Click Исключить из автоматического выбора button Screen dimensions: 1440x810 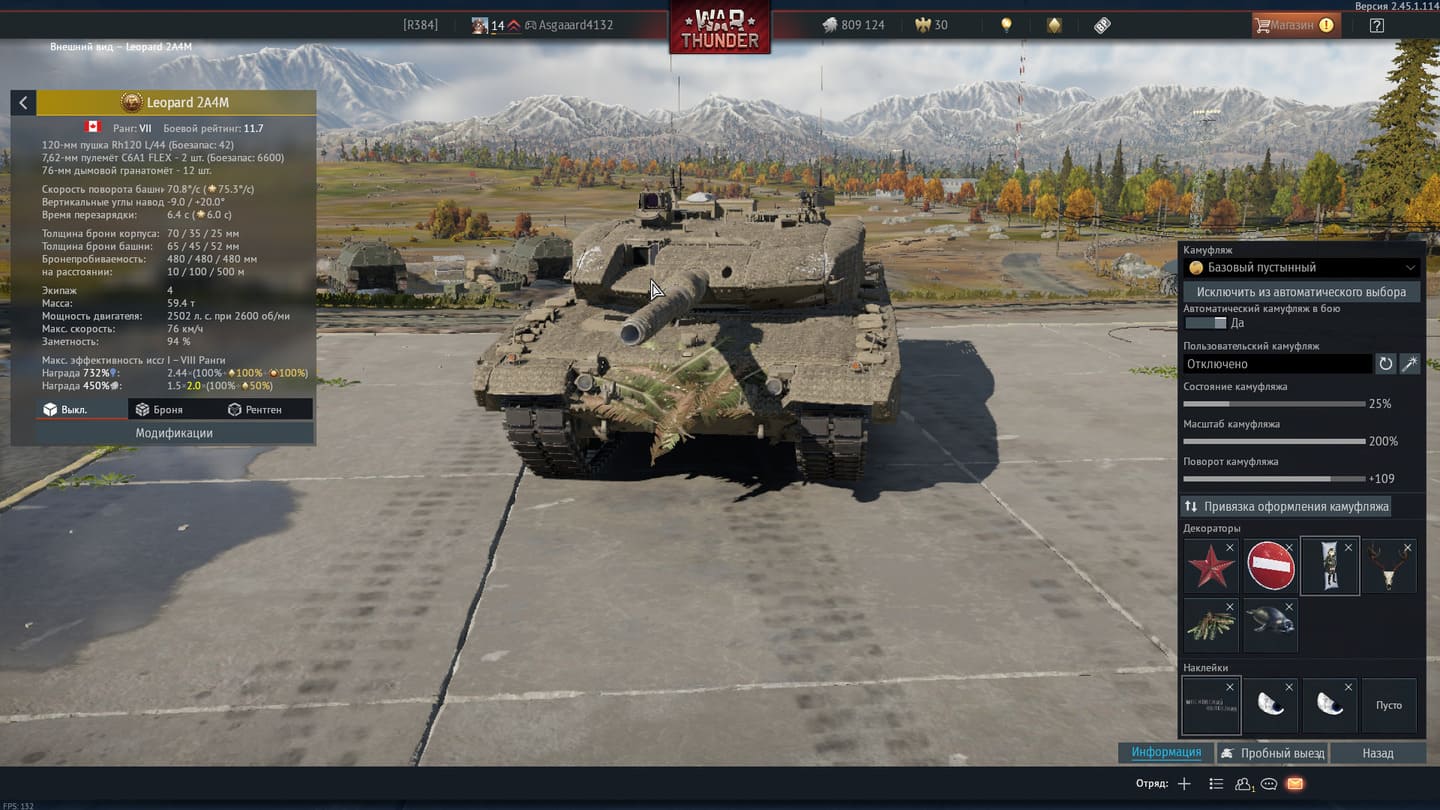click(1301, 292)
